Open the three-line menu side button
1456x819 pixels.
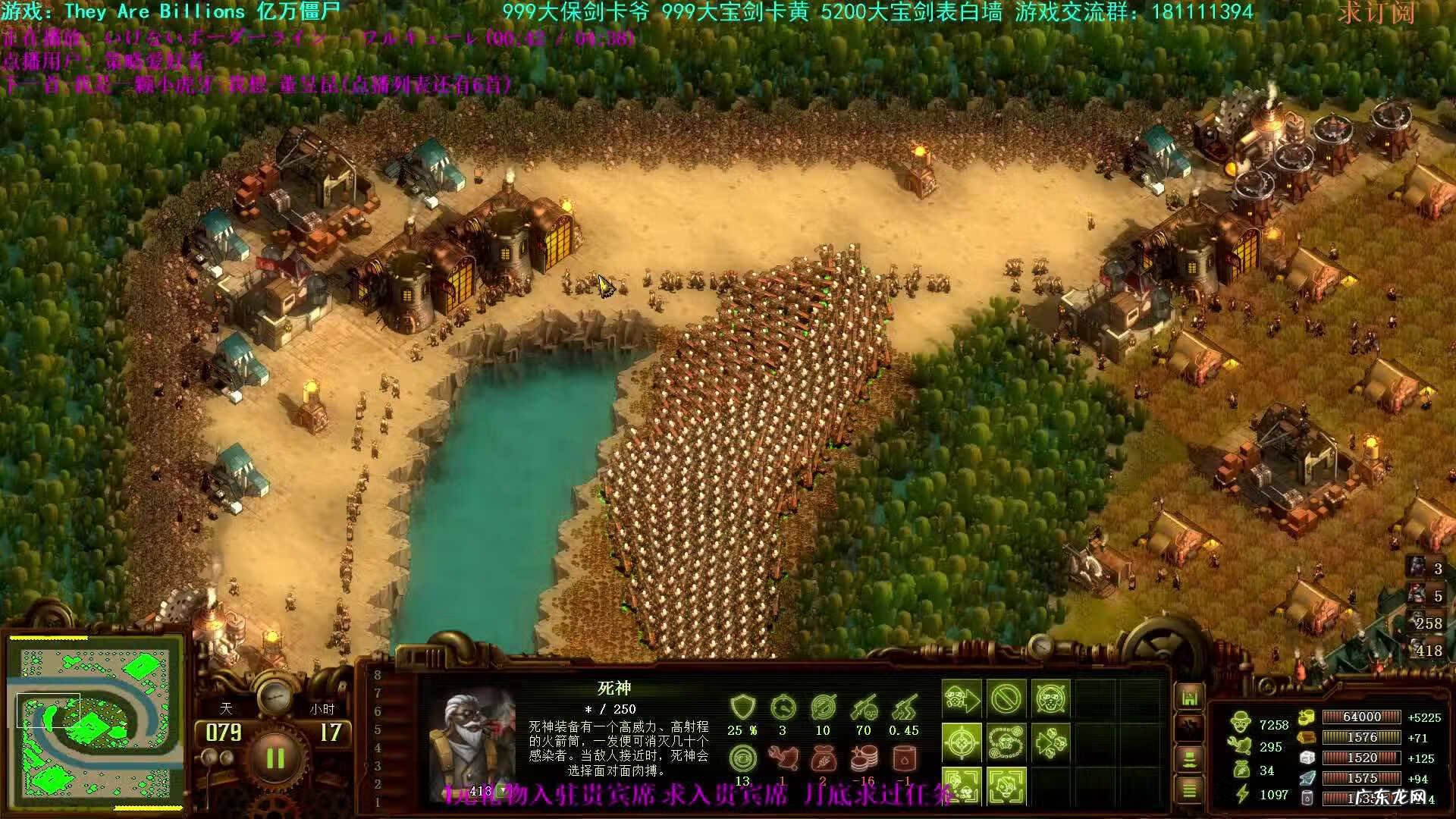1188,790
